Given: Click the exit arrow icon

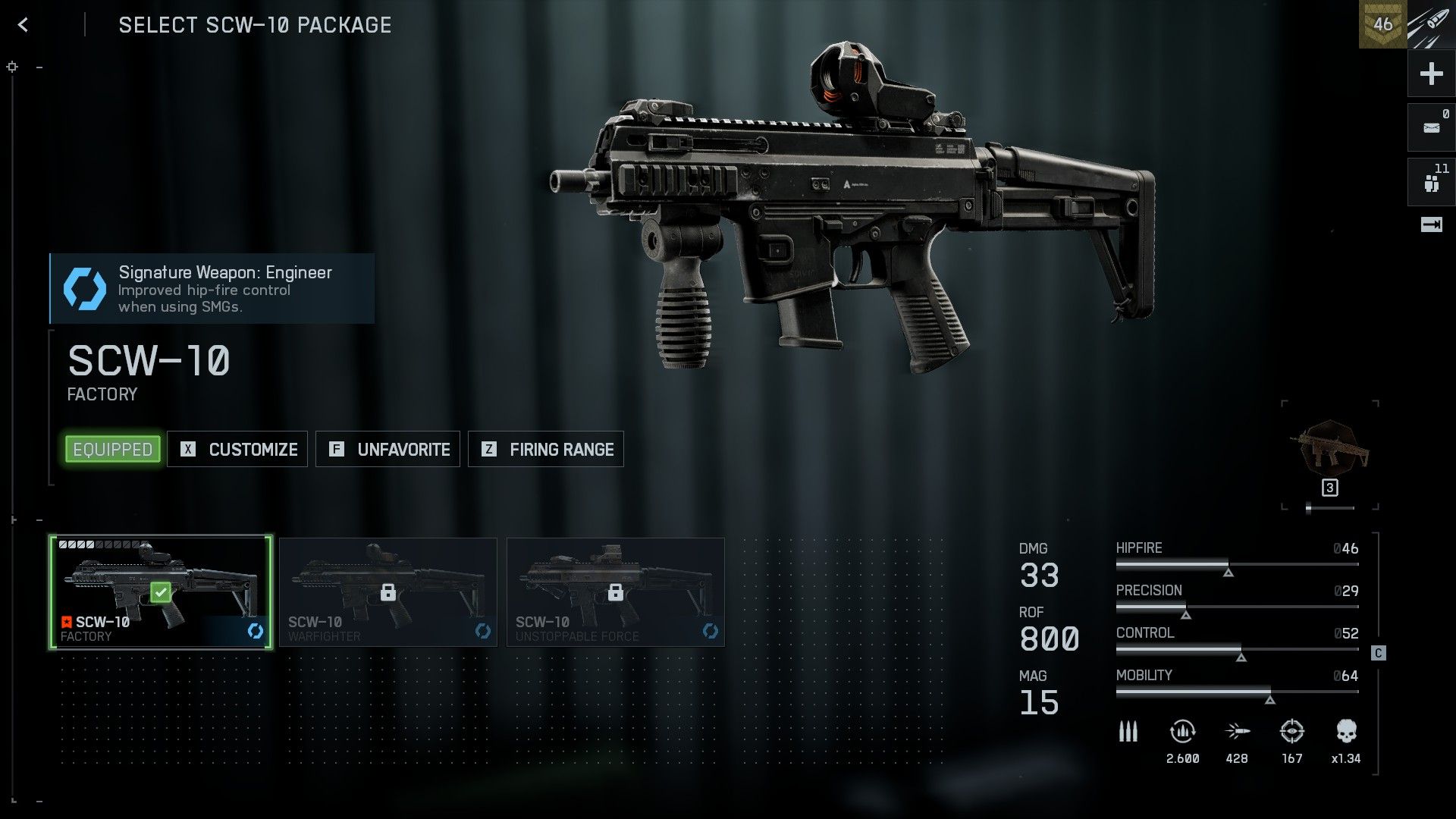Looking at the screenshot, I should (x=1431, y=224).
